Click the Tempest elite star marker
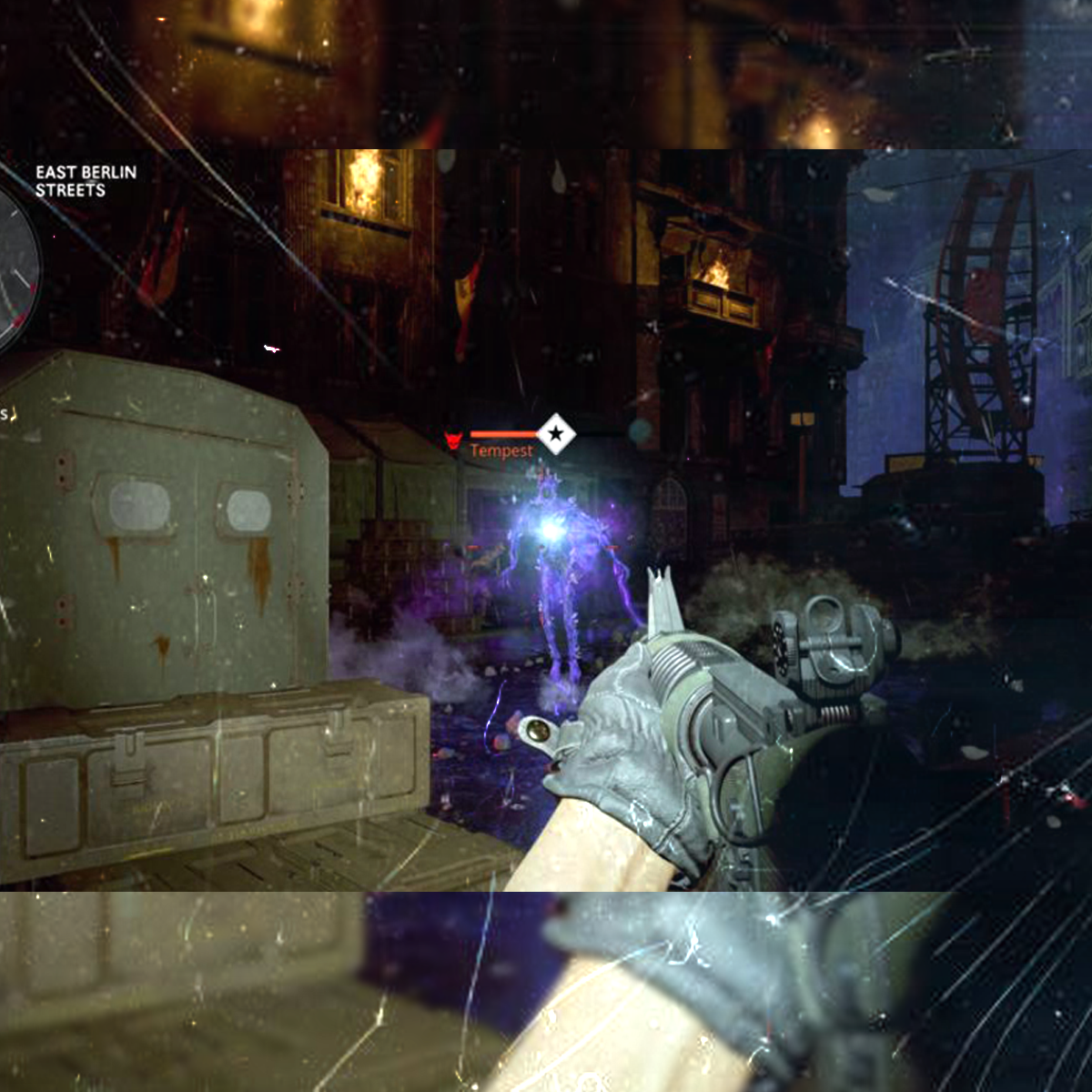 555,434
